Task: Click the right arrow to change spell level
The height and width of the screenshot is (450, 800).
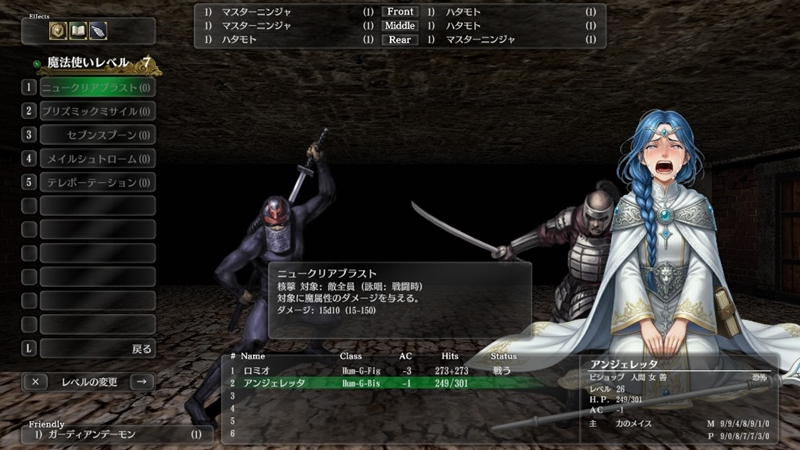Action: pyautogui.click(x=142, y=381)
